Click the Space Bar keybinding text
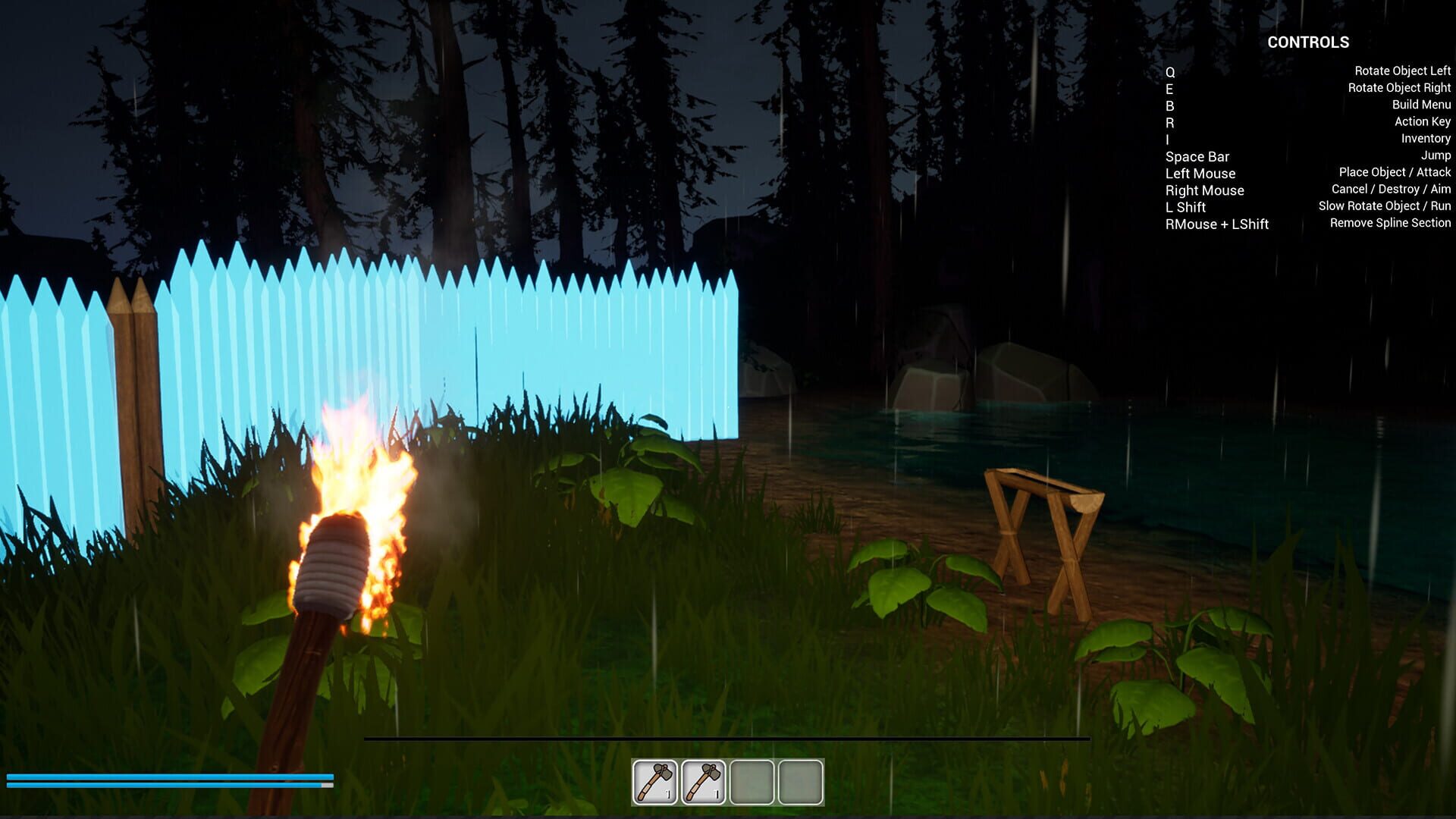The image size is (1456, 819). point(1198,156)
